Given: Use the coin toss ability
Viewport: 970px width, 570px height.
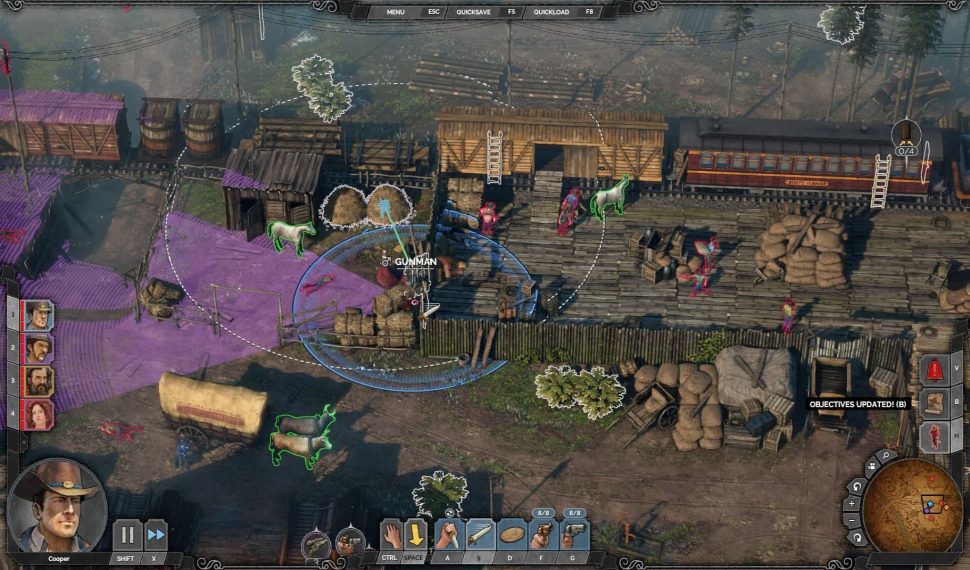Looking at the screenshot, I should [x=512, y=534].
